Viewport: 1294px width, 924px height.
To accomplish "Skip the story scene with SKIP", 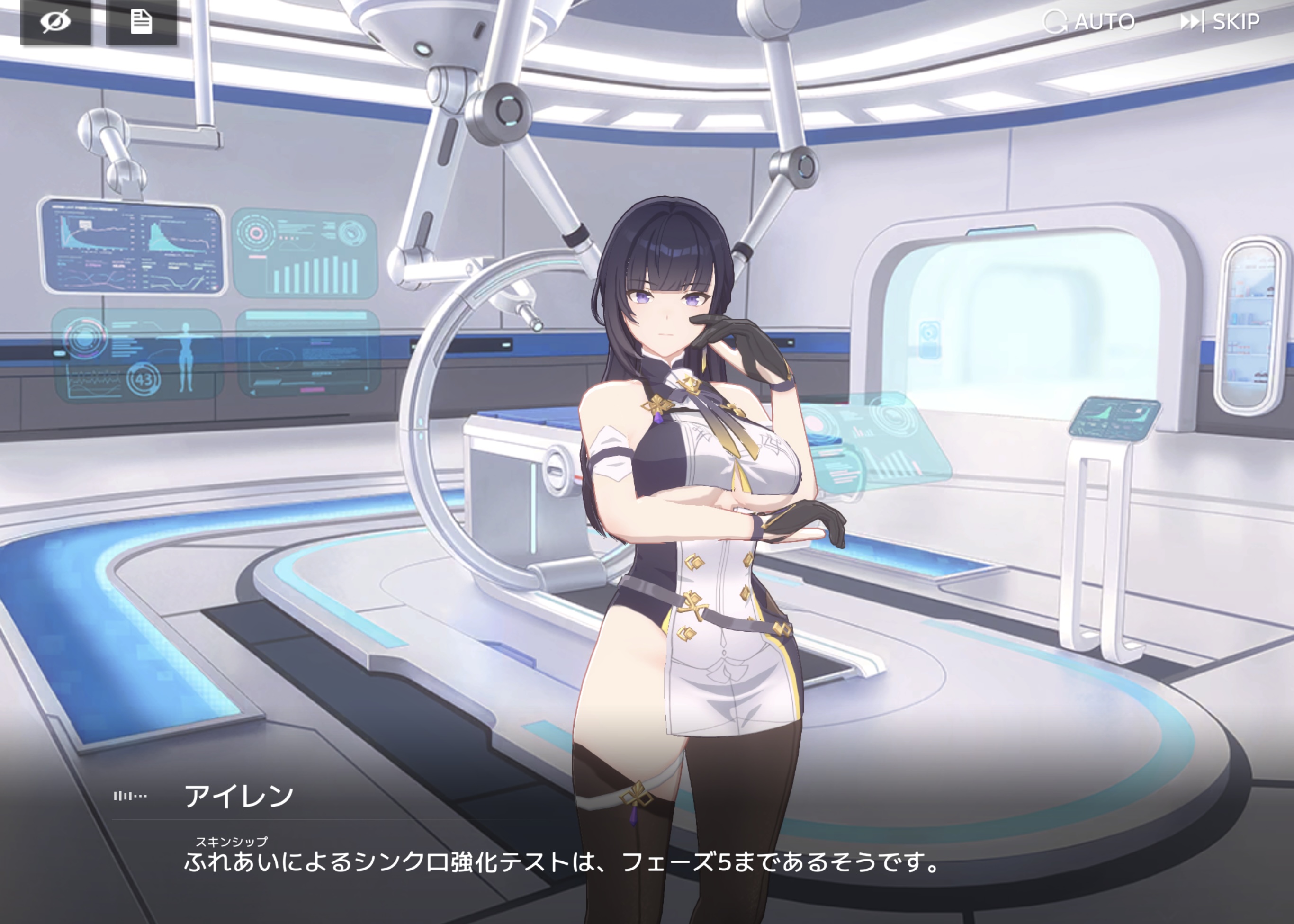I will [1220, 22].
